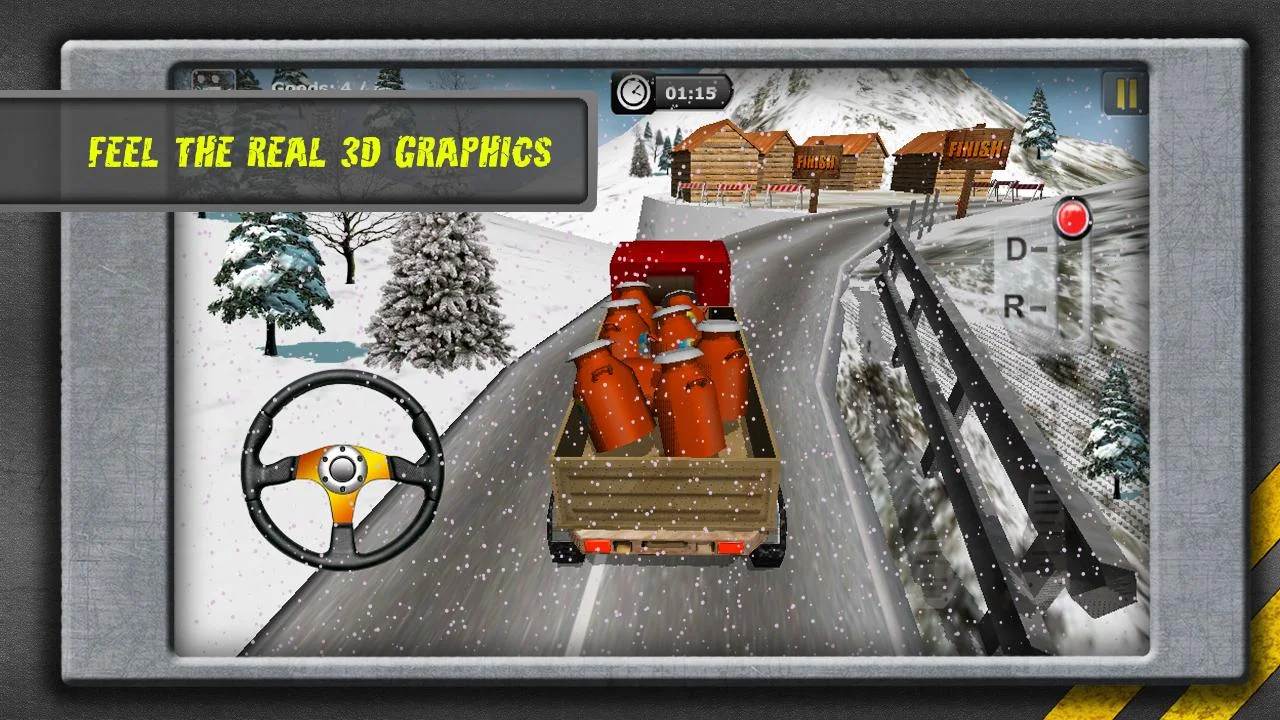
Task: Tap the FEEL THE REAL 3D GRAPHICS banner
Action: tap(320, 152)
